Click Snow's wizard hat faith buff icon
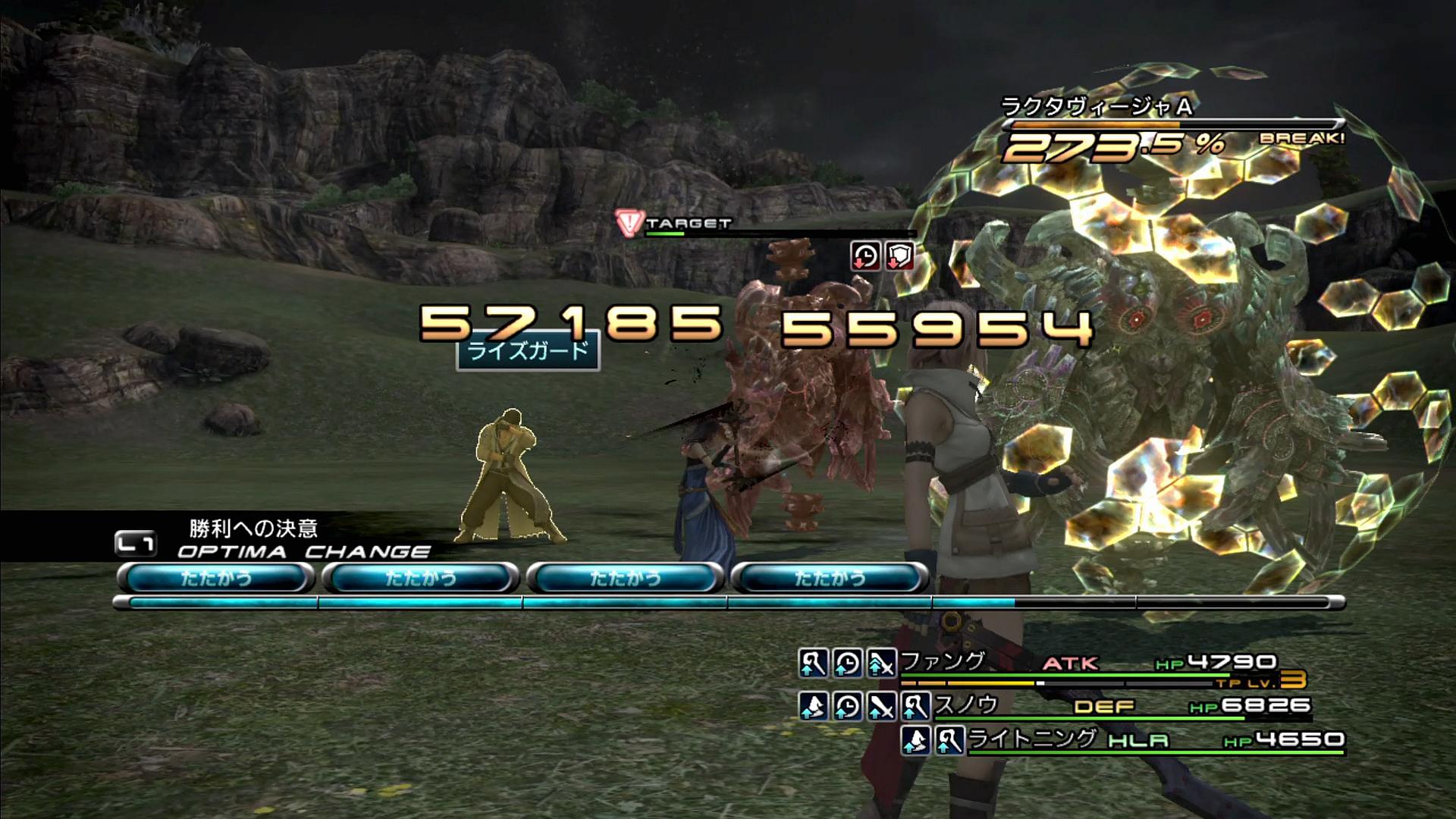1456x819 pixels. [x=813, y=707]
